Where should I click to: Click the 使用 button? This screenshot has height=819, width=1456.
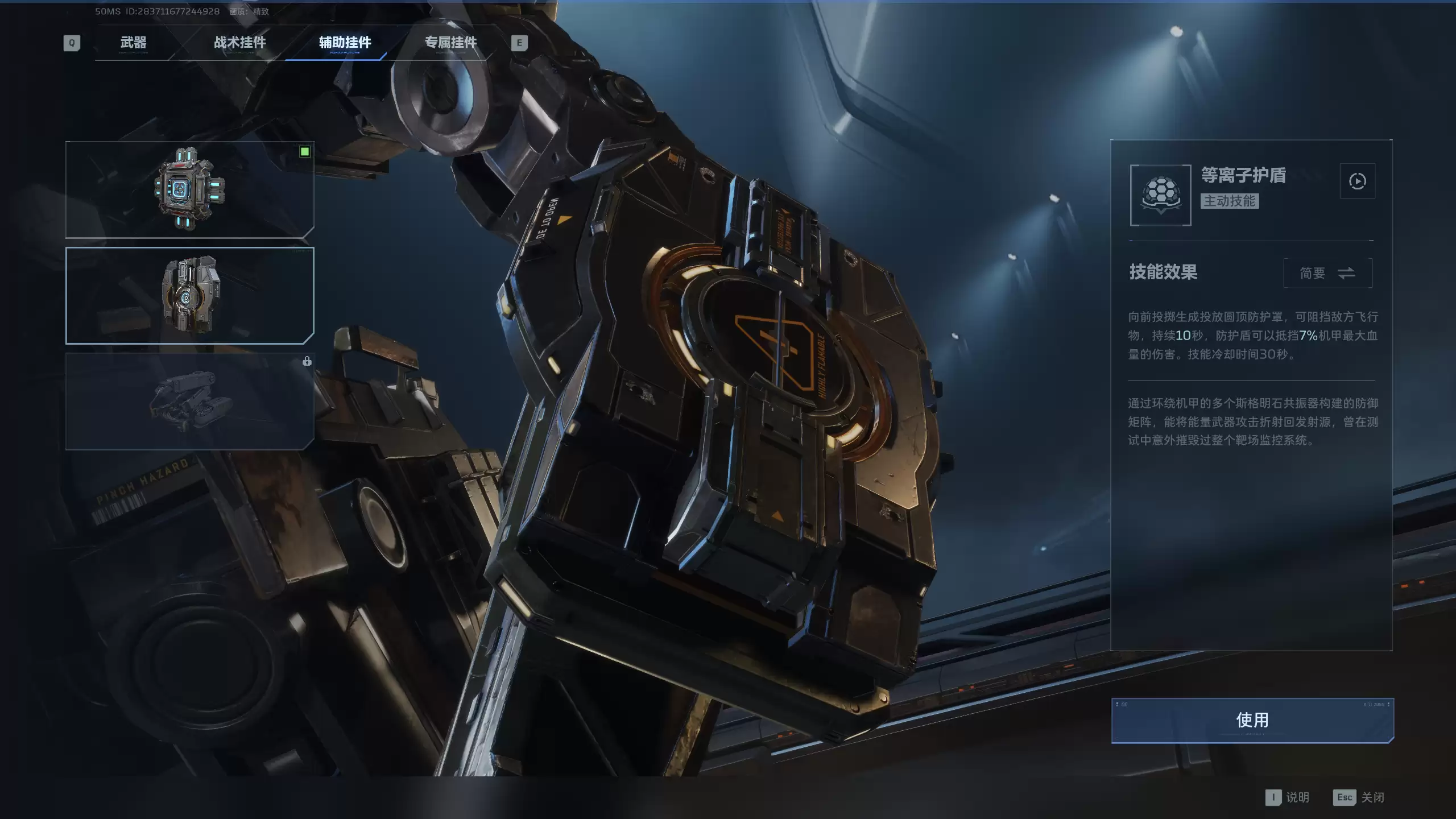click(1252, 721)
